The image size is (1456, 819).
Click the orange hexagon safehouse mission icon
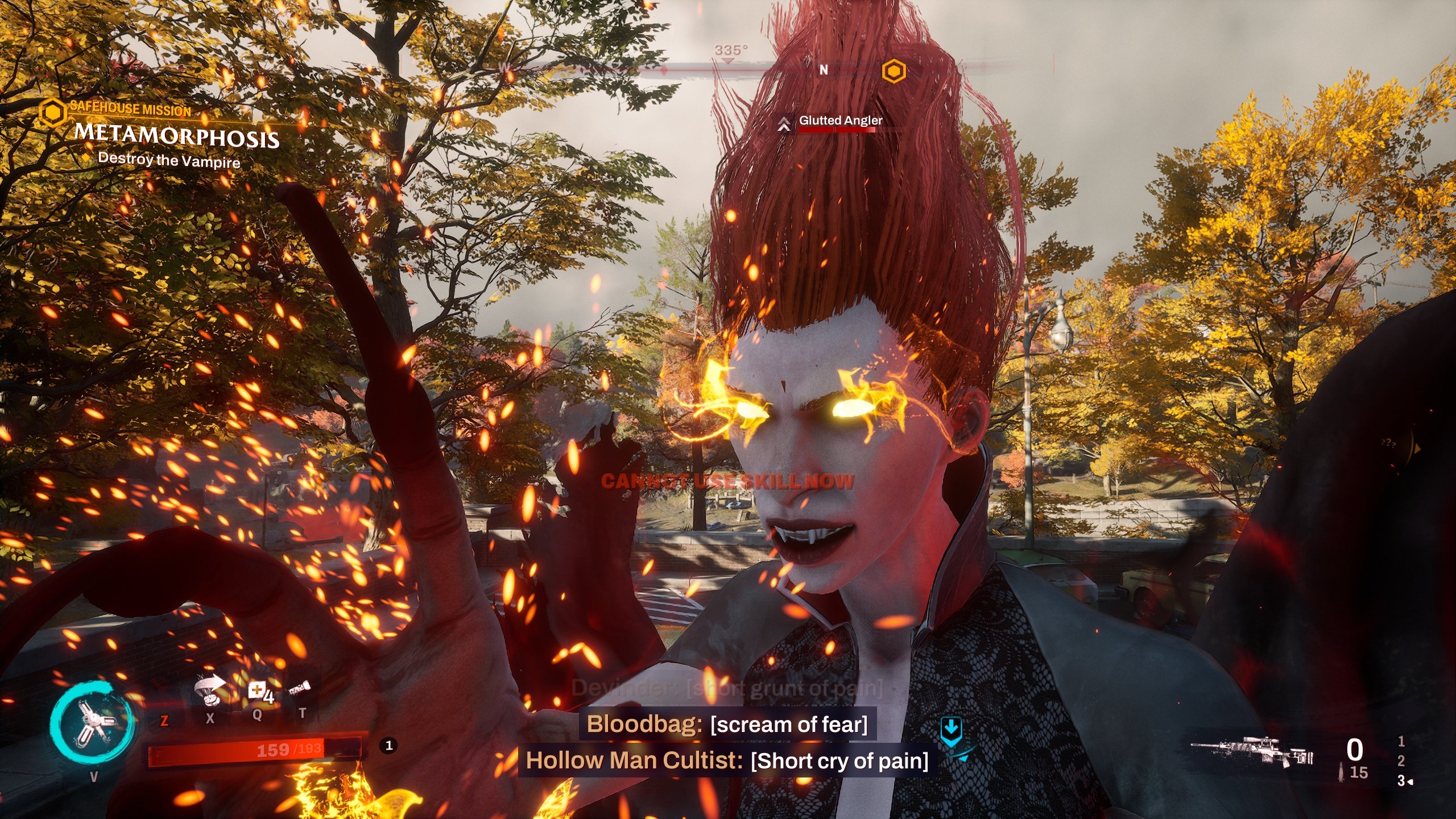53,111
